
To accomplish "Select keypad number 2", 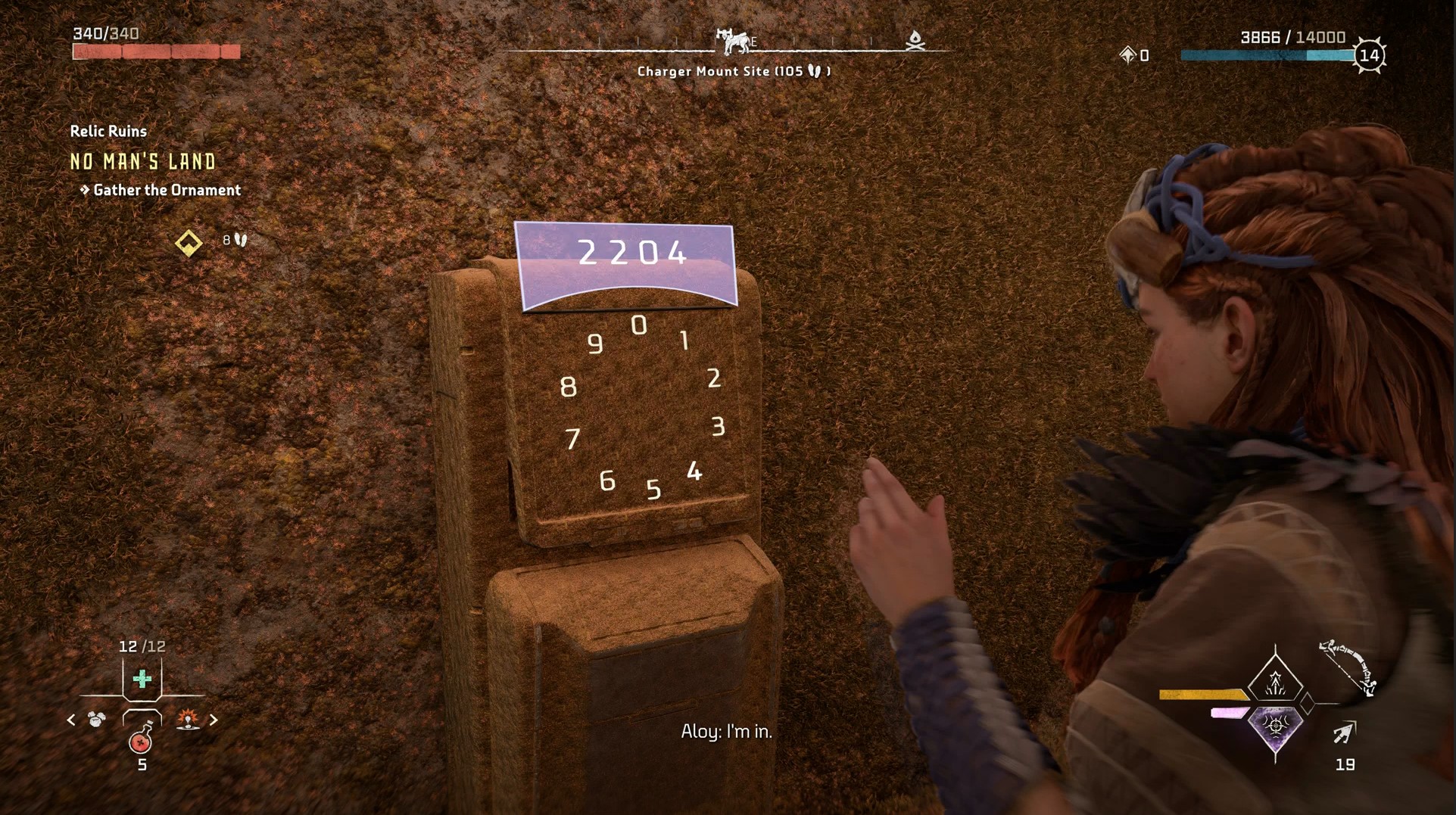I will 713,378.
